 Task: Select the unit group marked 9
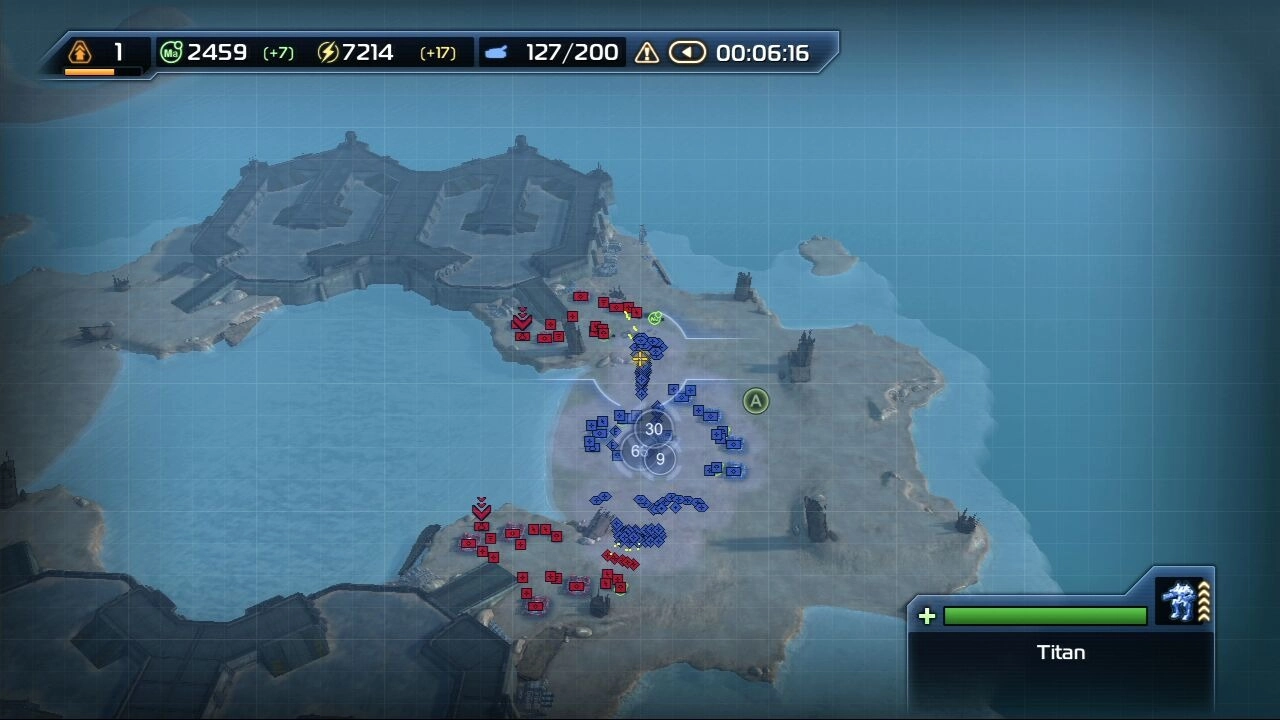660,460
